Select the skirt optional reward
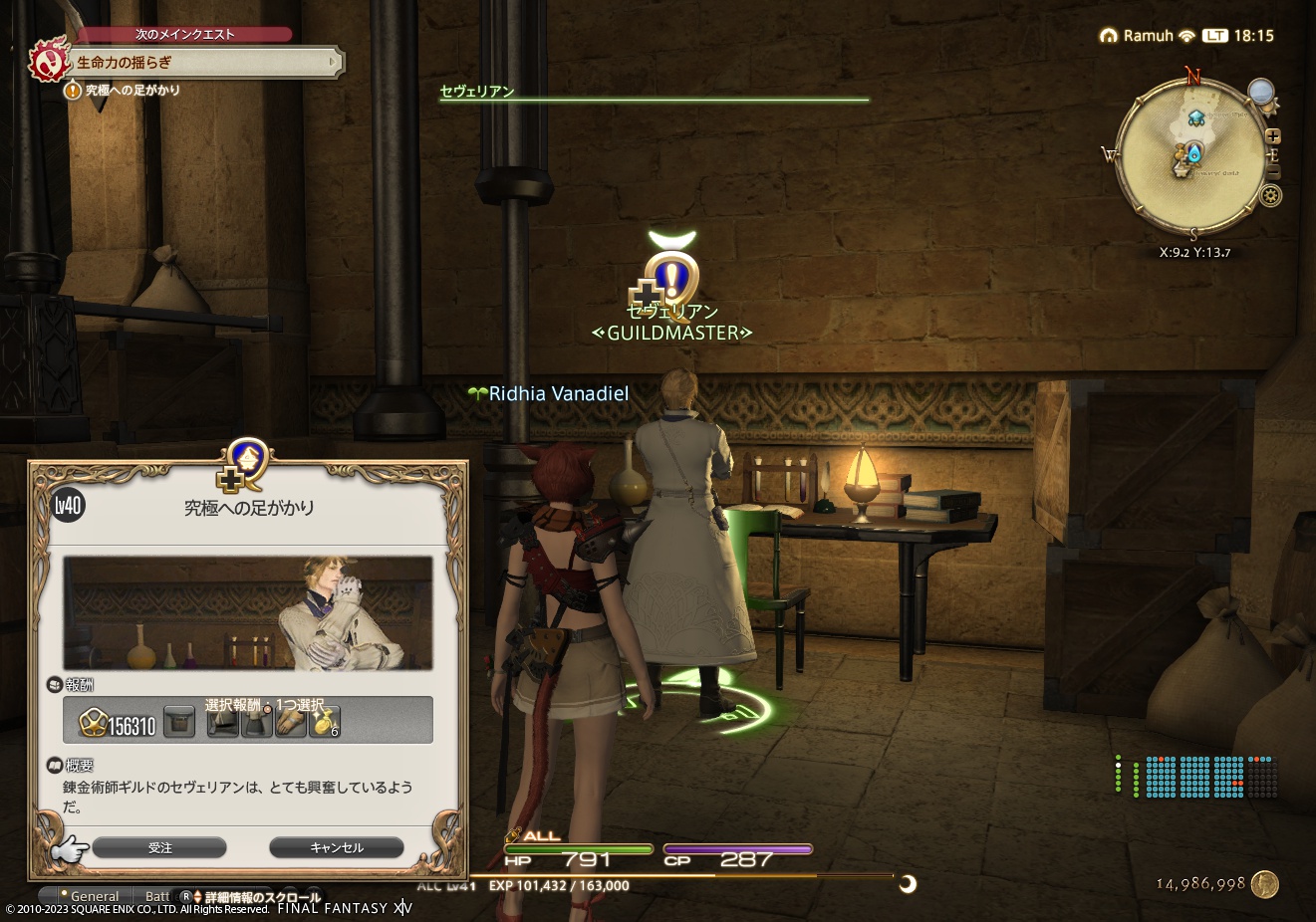The image size is (1316, 922). (257, 721)
